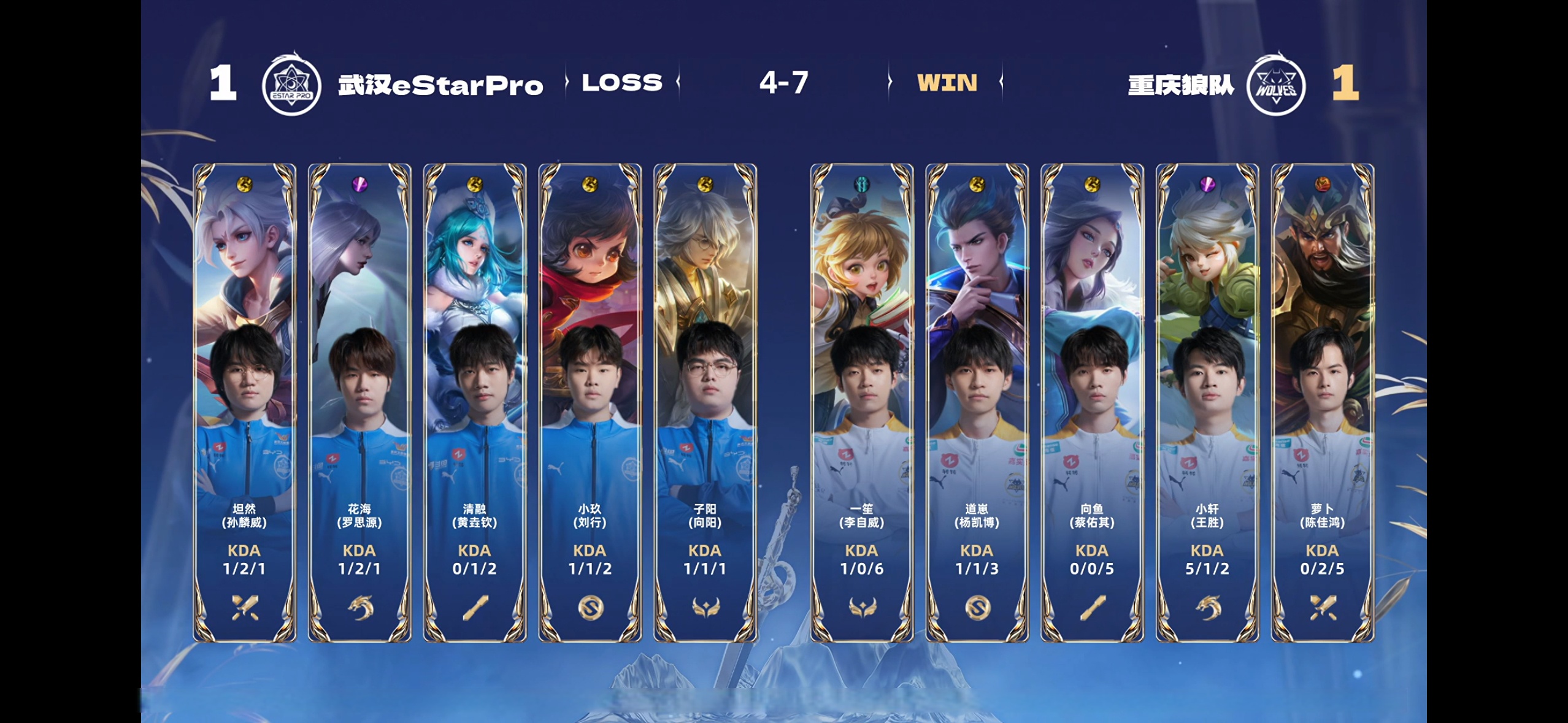1568x723 pixels.
Task: Open the 武汉eStarPro team logo
Action: tap(291, 85)
